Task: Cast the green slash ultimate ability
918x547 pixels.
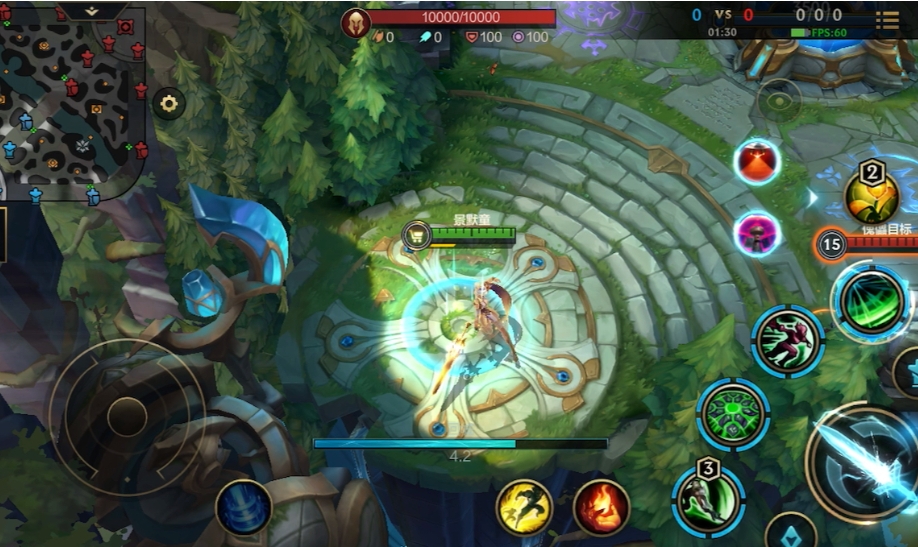Action: click(870, 301)
